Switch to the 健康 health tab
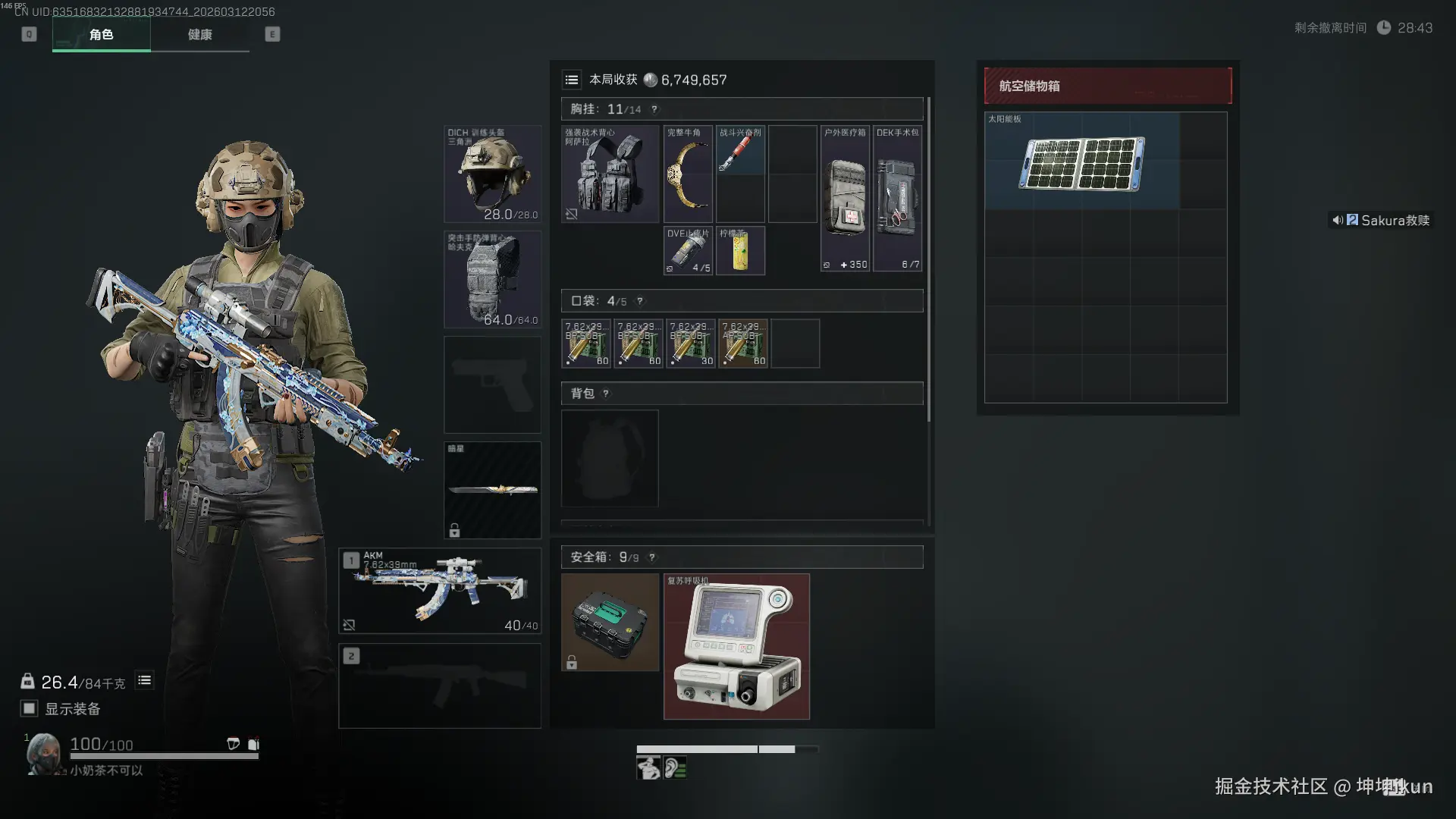The height and width of the screenshot is (819, 1456). [199, 35]
